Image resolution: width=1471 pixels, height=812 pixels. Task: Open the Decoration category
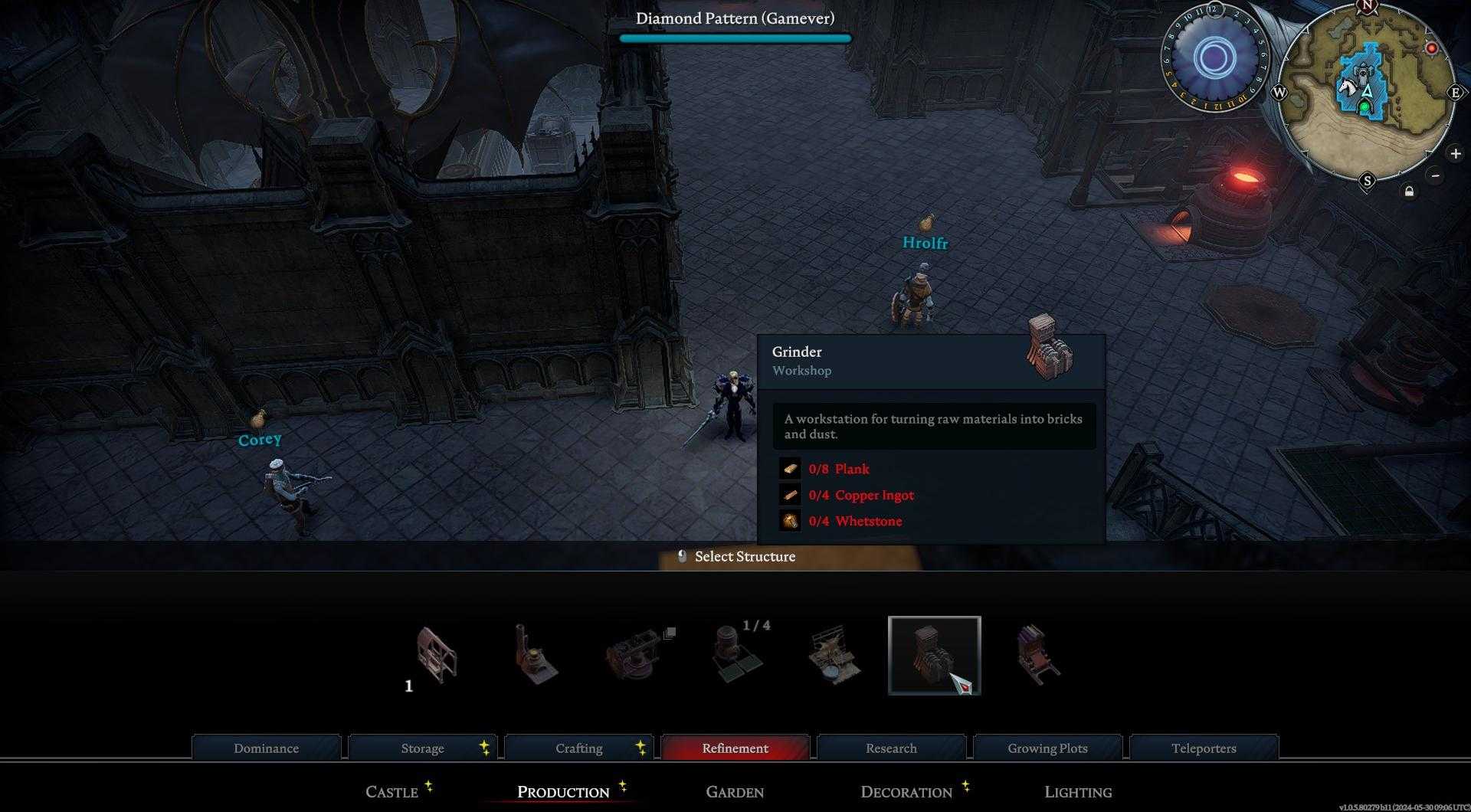tap(906, 791)
